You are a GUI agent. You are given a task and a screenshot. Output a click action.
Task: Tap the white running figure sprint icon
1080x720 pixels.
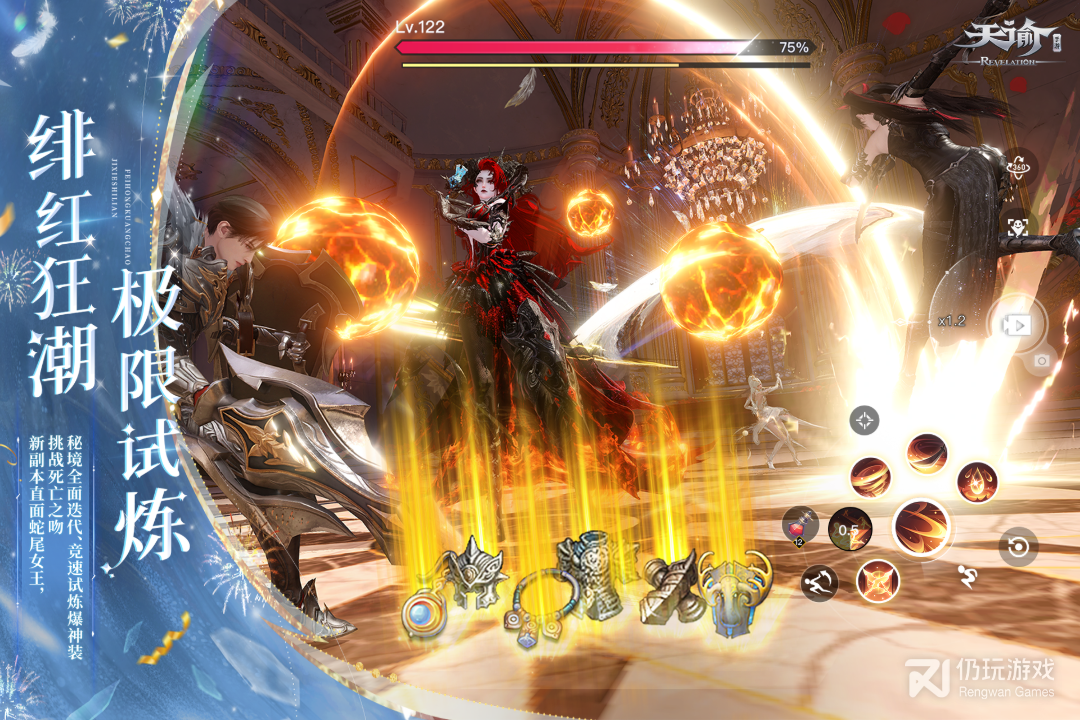pos(967,575)
